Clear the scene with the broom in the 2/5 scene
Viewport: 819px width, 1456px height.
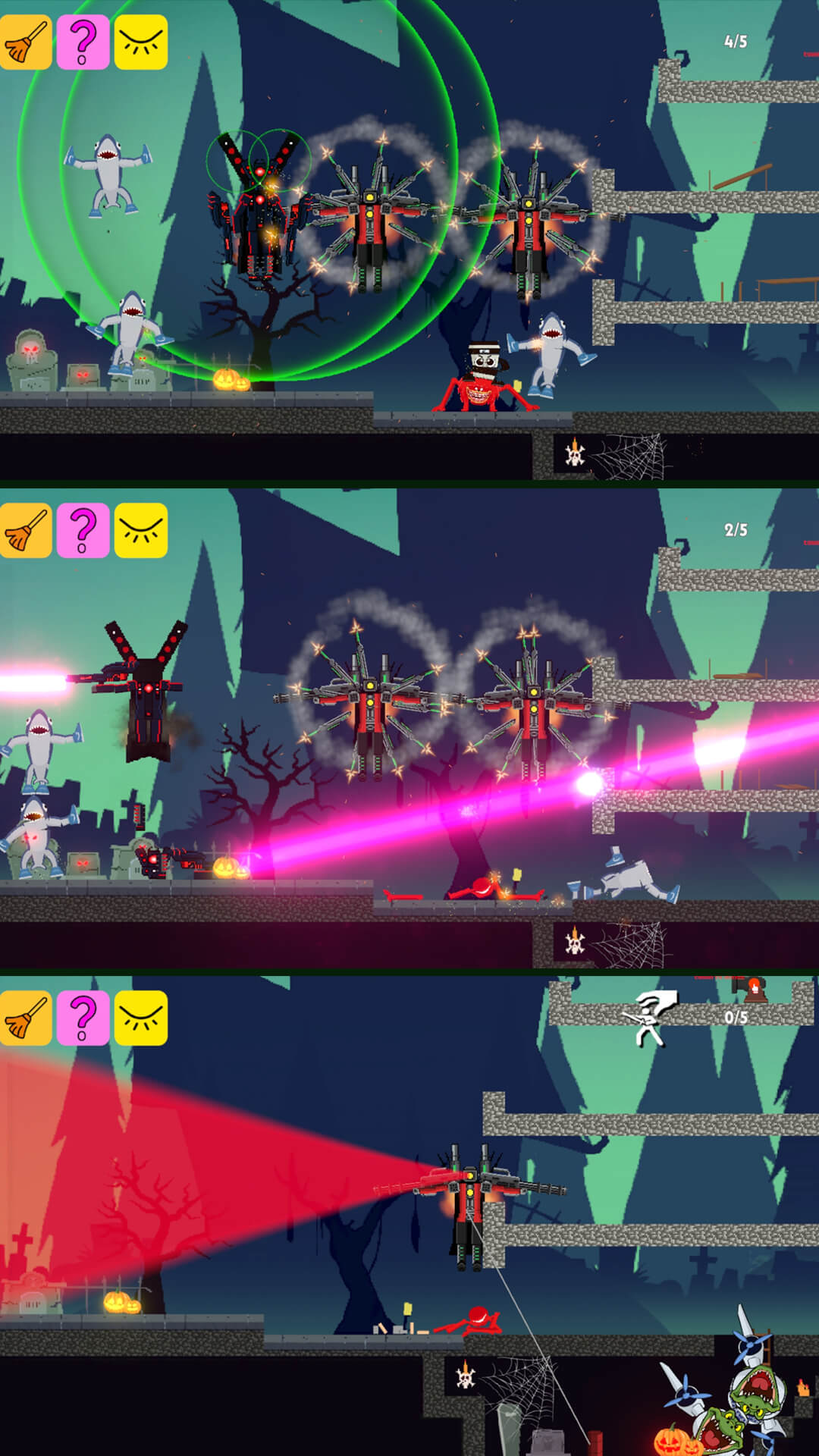coord(26,530)
